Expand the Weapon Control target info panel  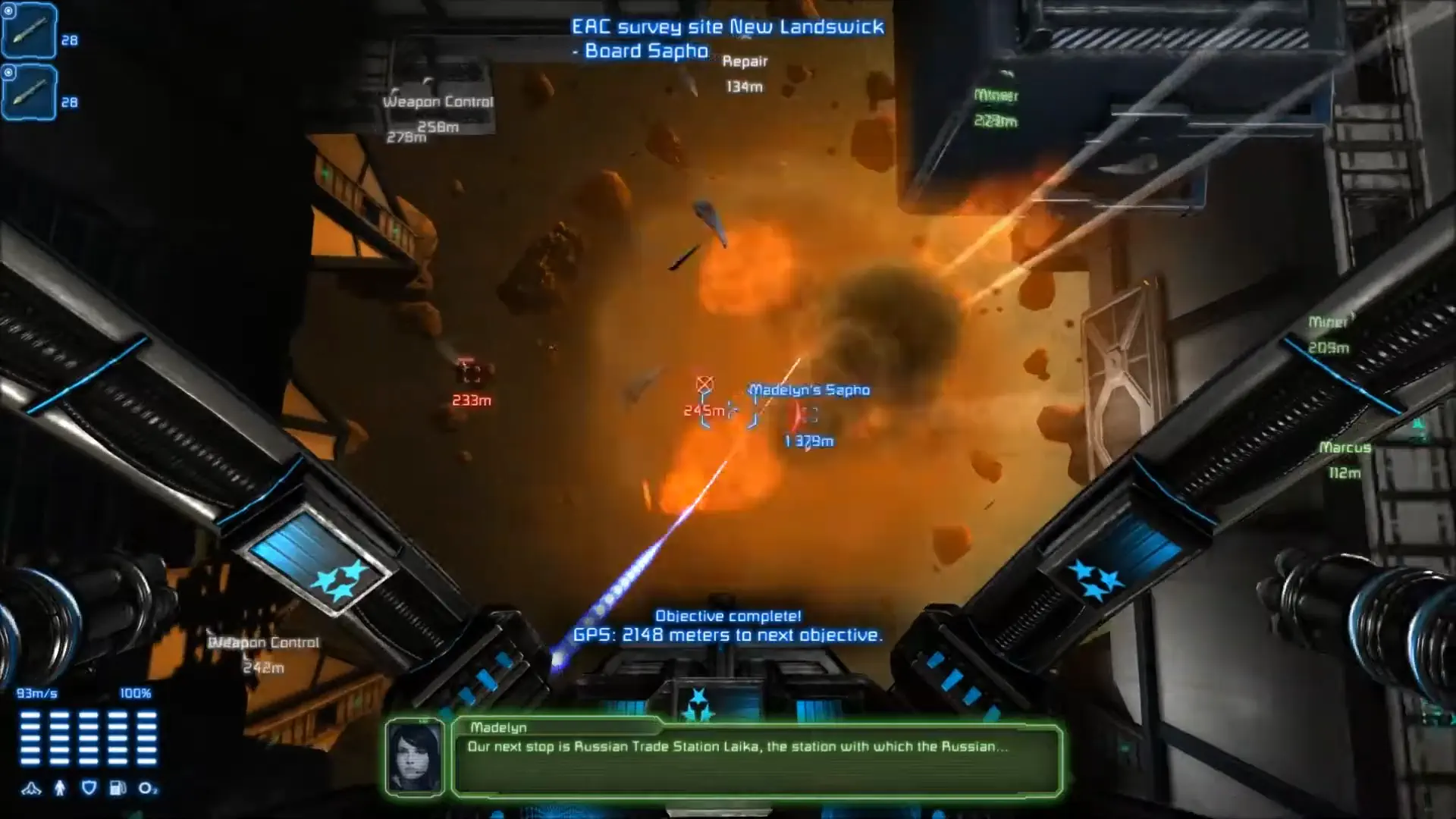[x=438, y=101]
